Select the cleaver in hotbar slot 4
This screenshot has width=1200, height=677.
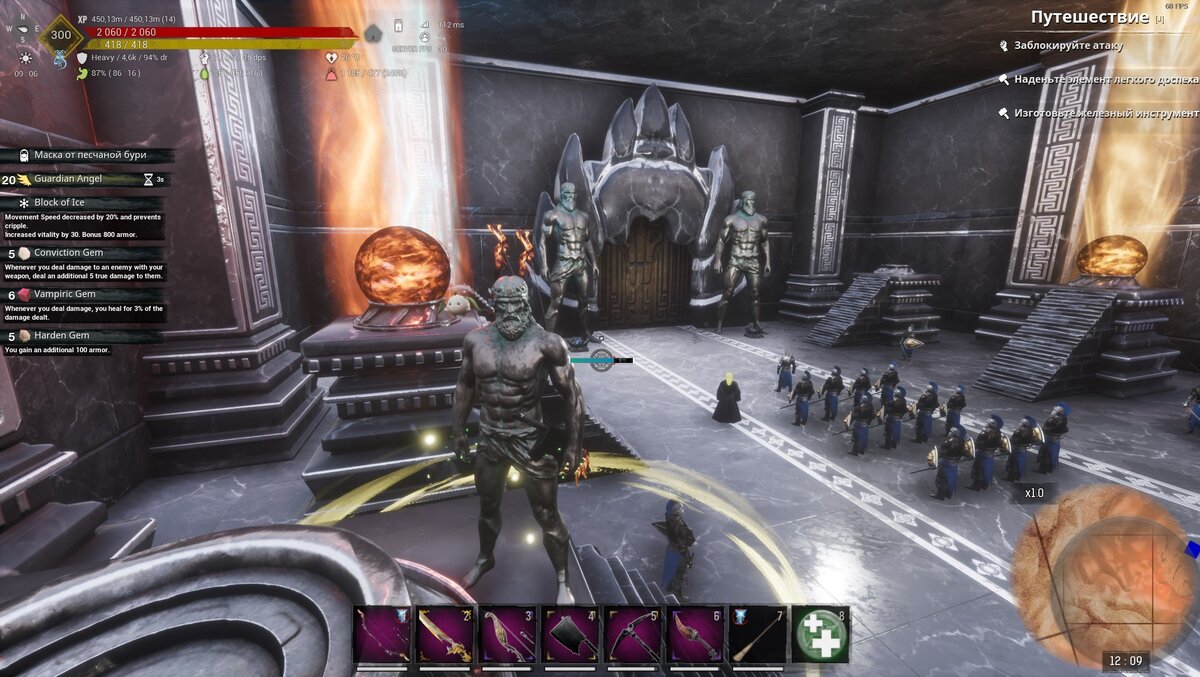pyautogui.click(x=571, y=634)
